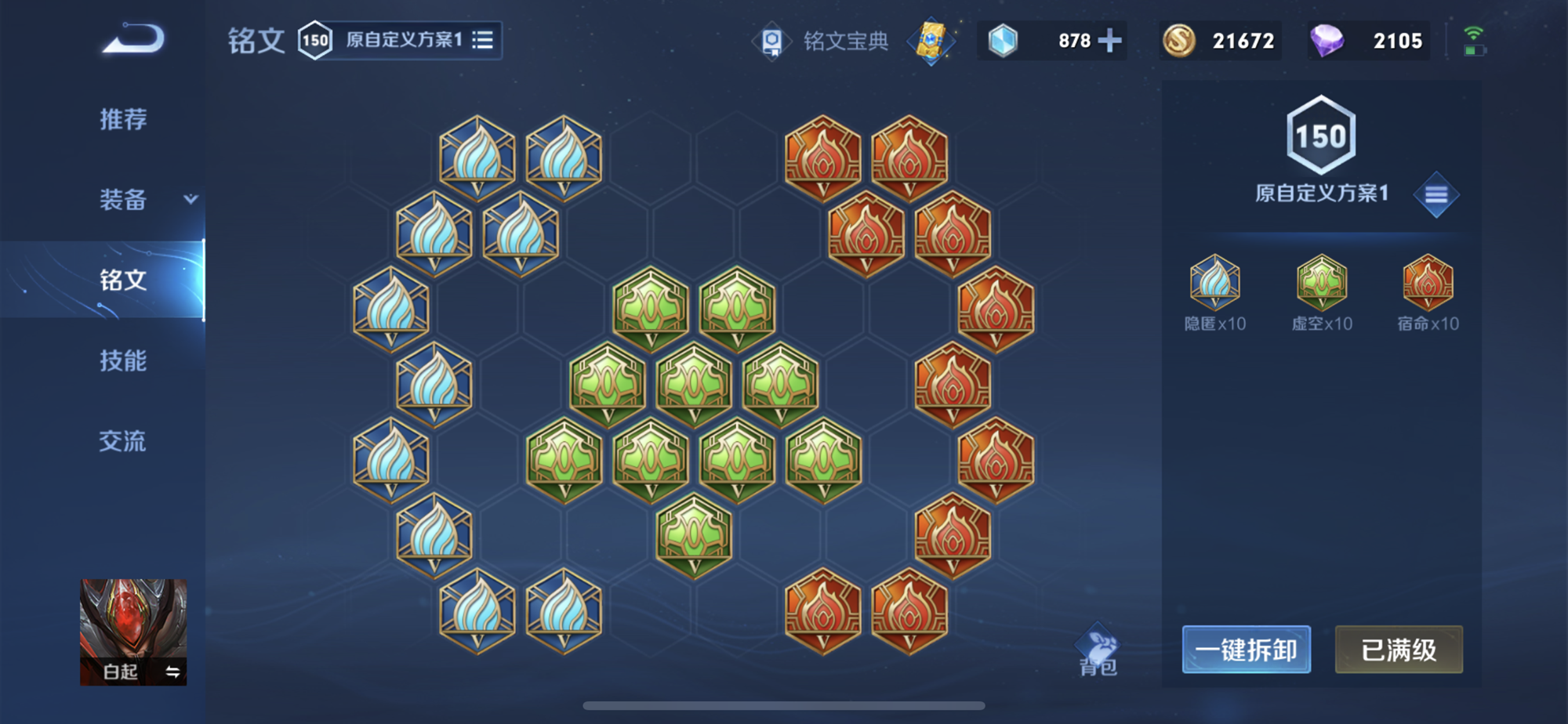Change hero via the 白起 portrait
The image size is (1568, 724).
pos(133,632)
